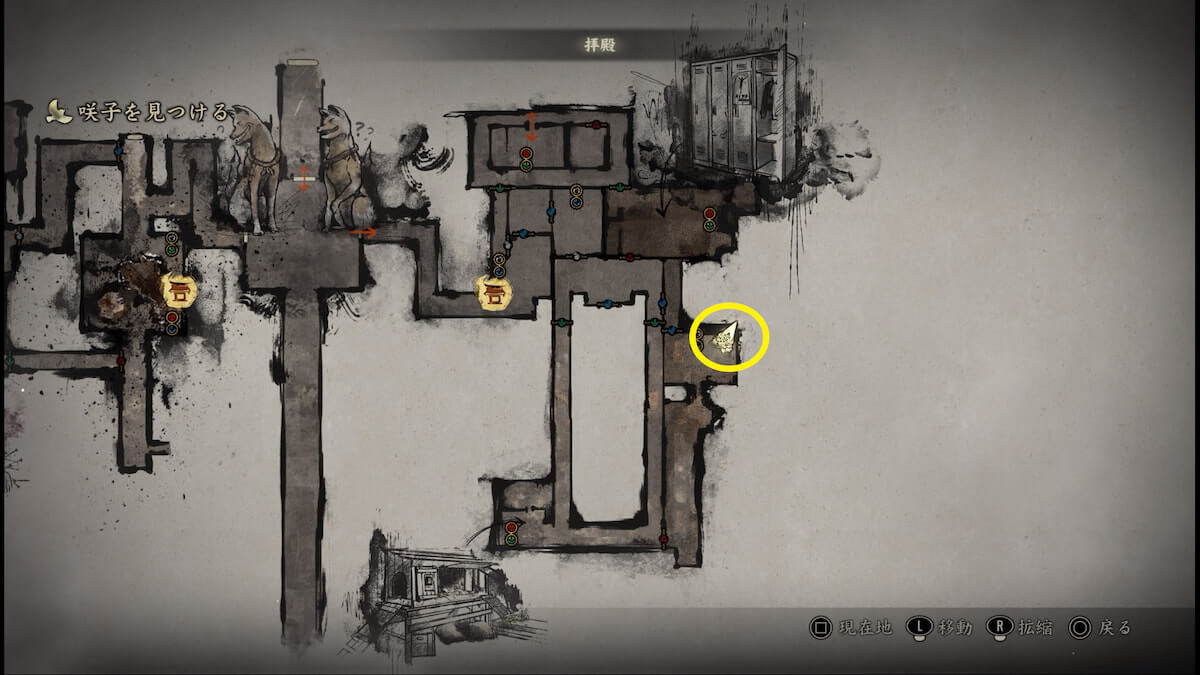Click the right-pointing orange arrow marker
This screenshot has width=1200, height=675.
pos(364,233)
